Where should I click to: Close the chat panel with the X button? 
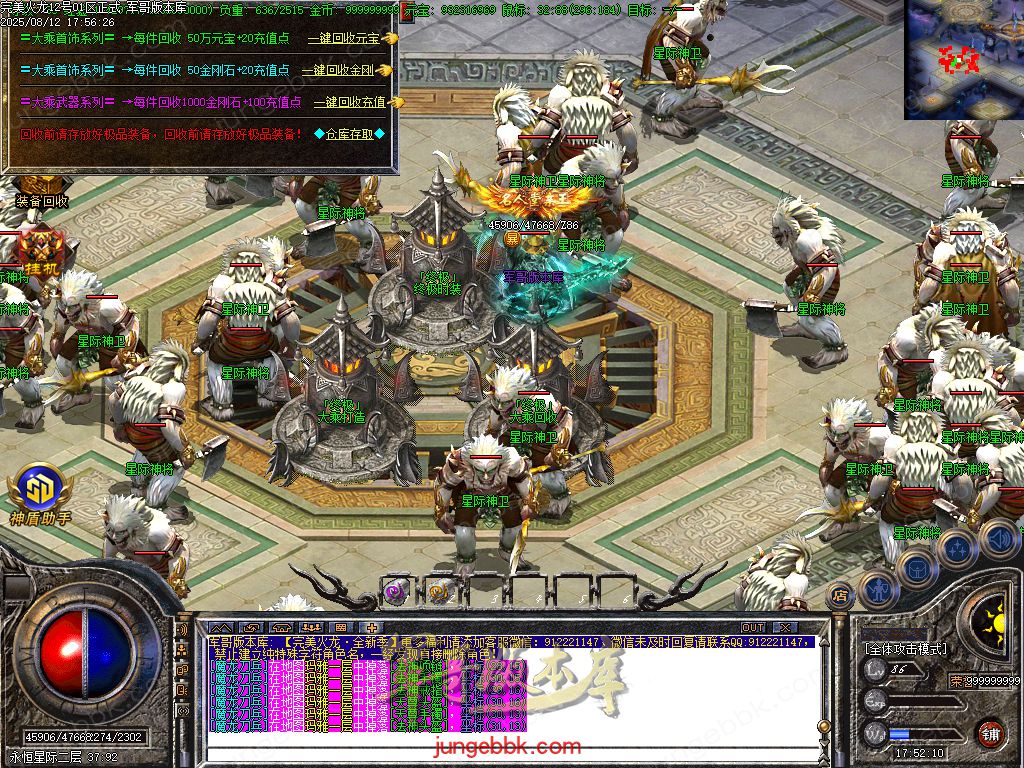coord(785,627)
